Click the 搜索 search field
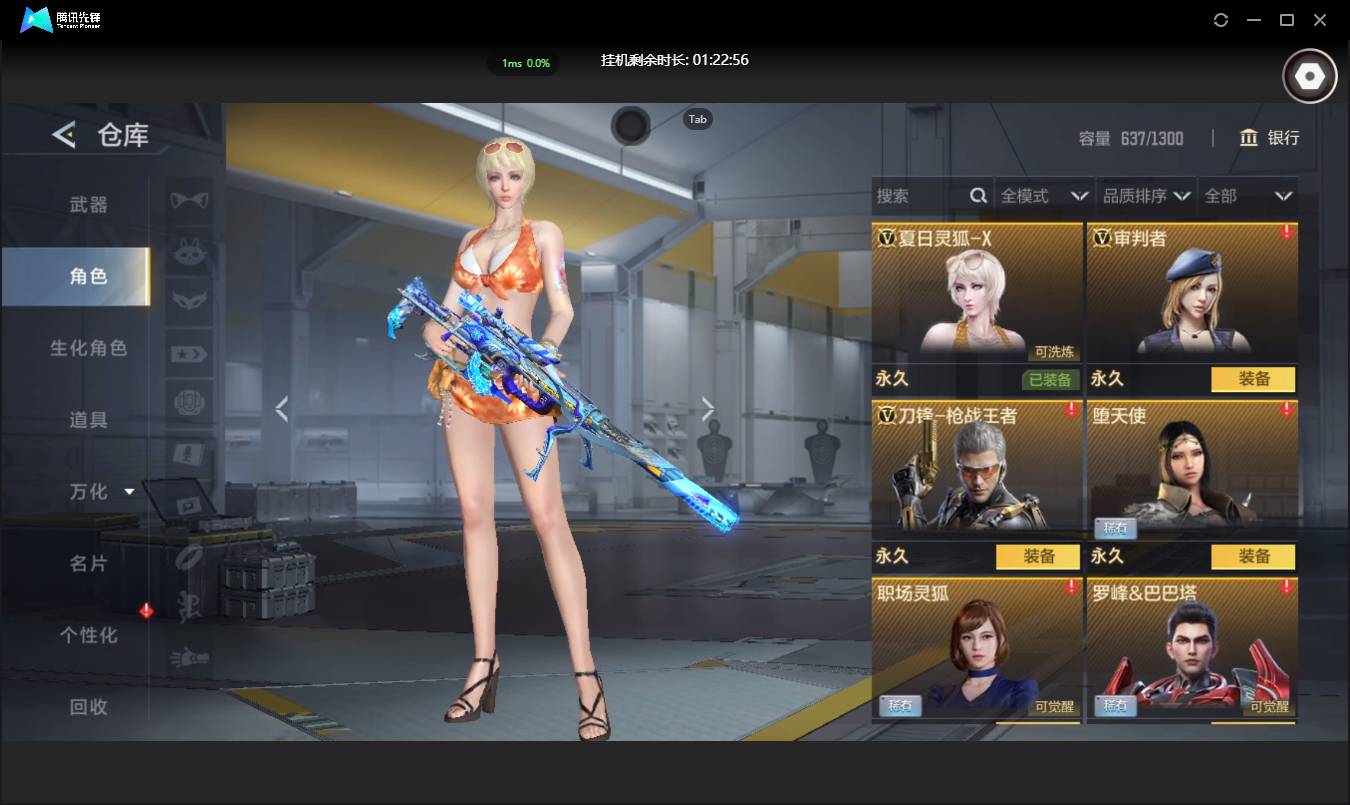 pyautogui.click(x=920, y=196)
